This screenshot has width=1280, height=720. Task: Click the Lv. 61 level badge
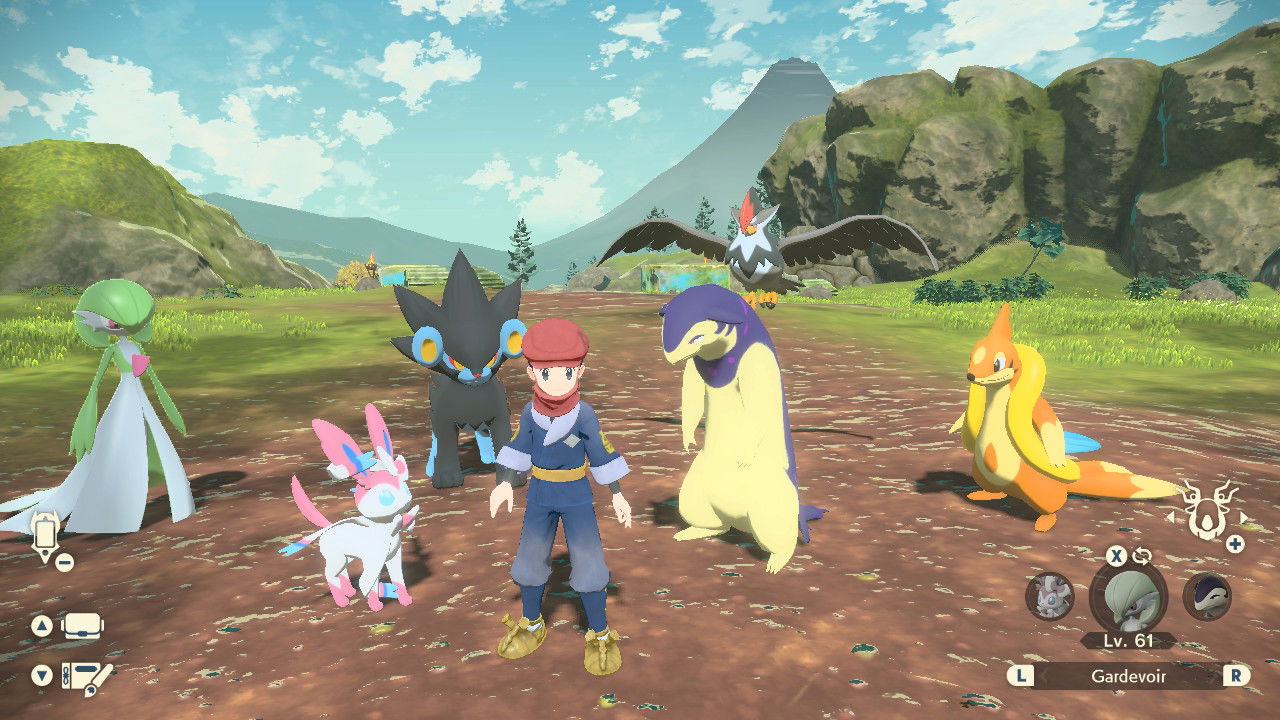click(1128, 639)
